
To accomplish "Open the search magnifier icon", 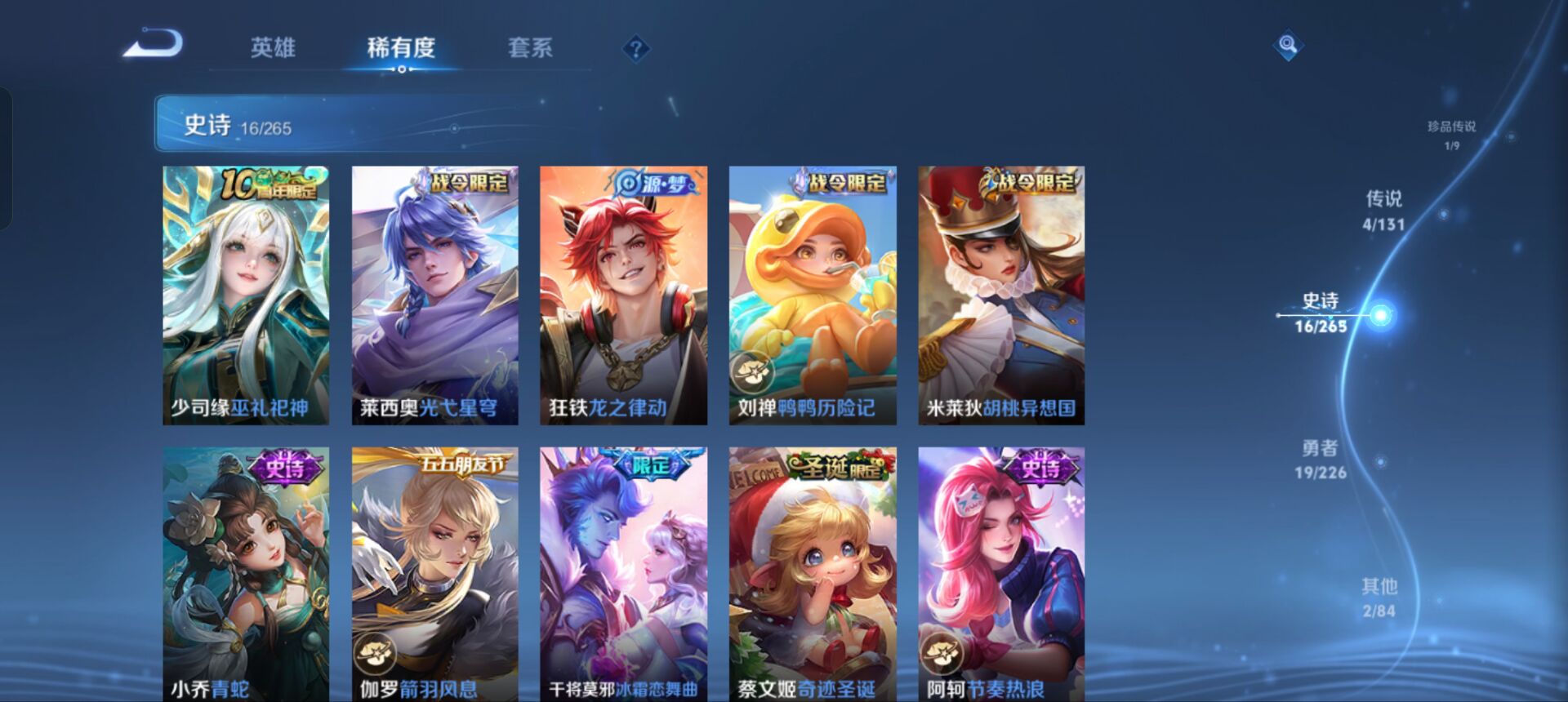I will pyautogui.click(x=1287, y=47).
